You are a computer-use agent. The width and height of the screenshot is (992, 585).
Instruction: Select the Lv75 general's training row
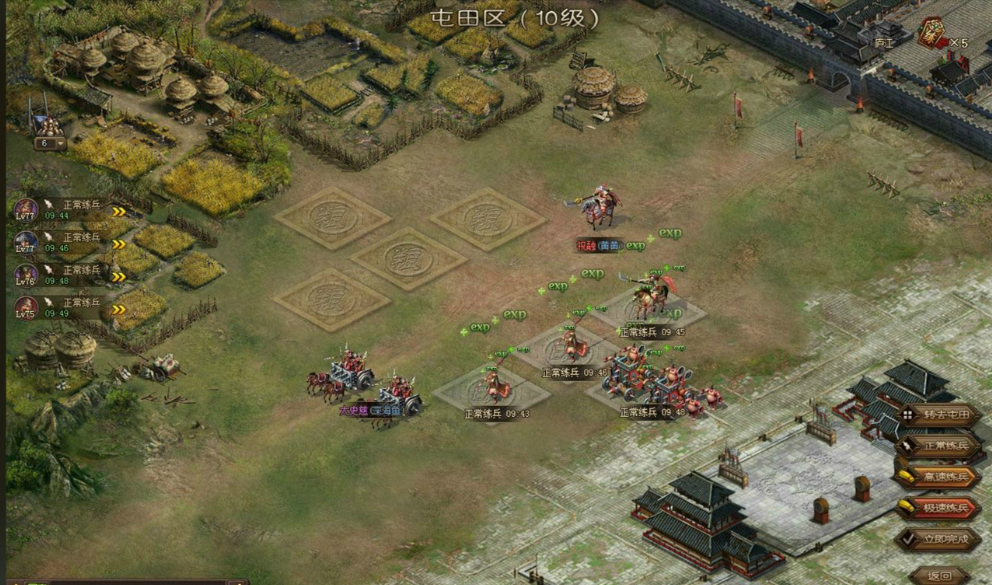pyautogui.click(x=70, y=307)
